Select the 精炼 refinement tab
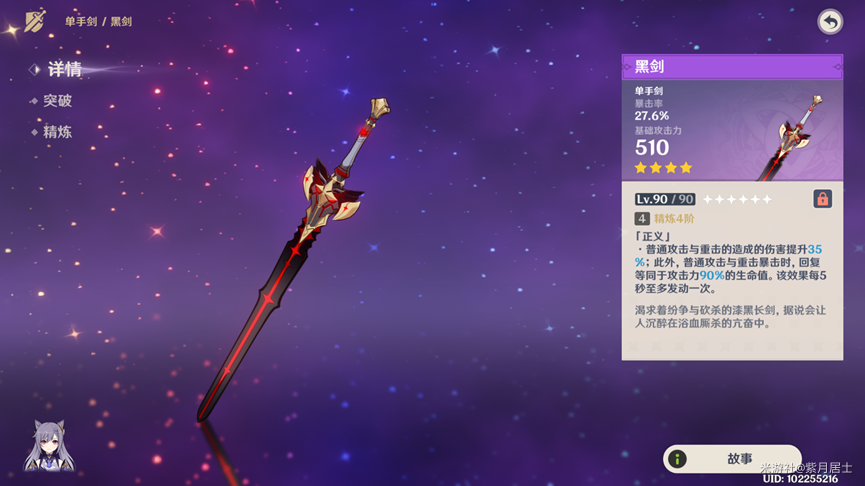Screen dimensions: 865x486 56,132
